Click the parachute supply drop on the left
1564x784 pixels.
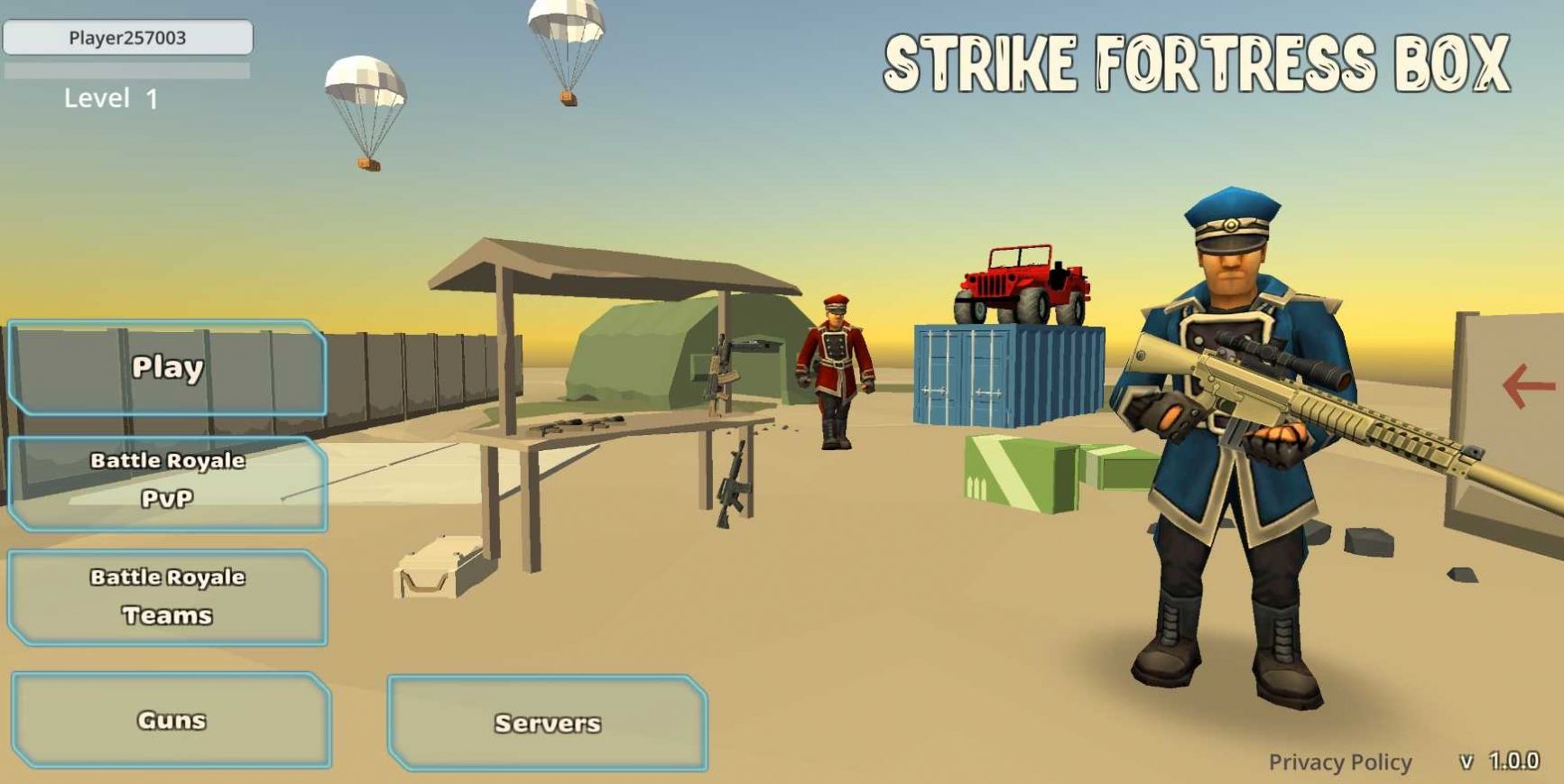[365, 86]
